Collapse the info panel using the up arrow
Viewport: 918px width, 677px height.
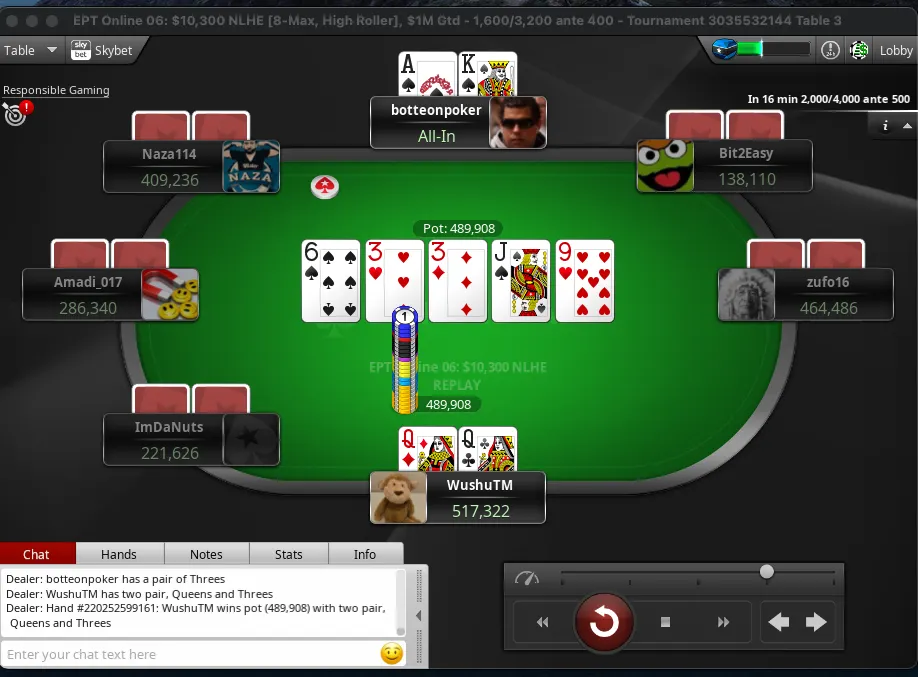(907, 126)
